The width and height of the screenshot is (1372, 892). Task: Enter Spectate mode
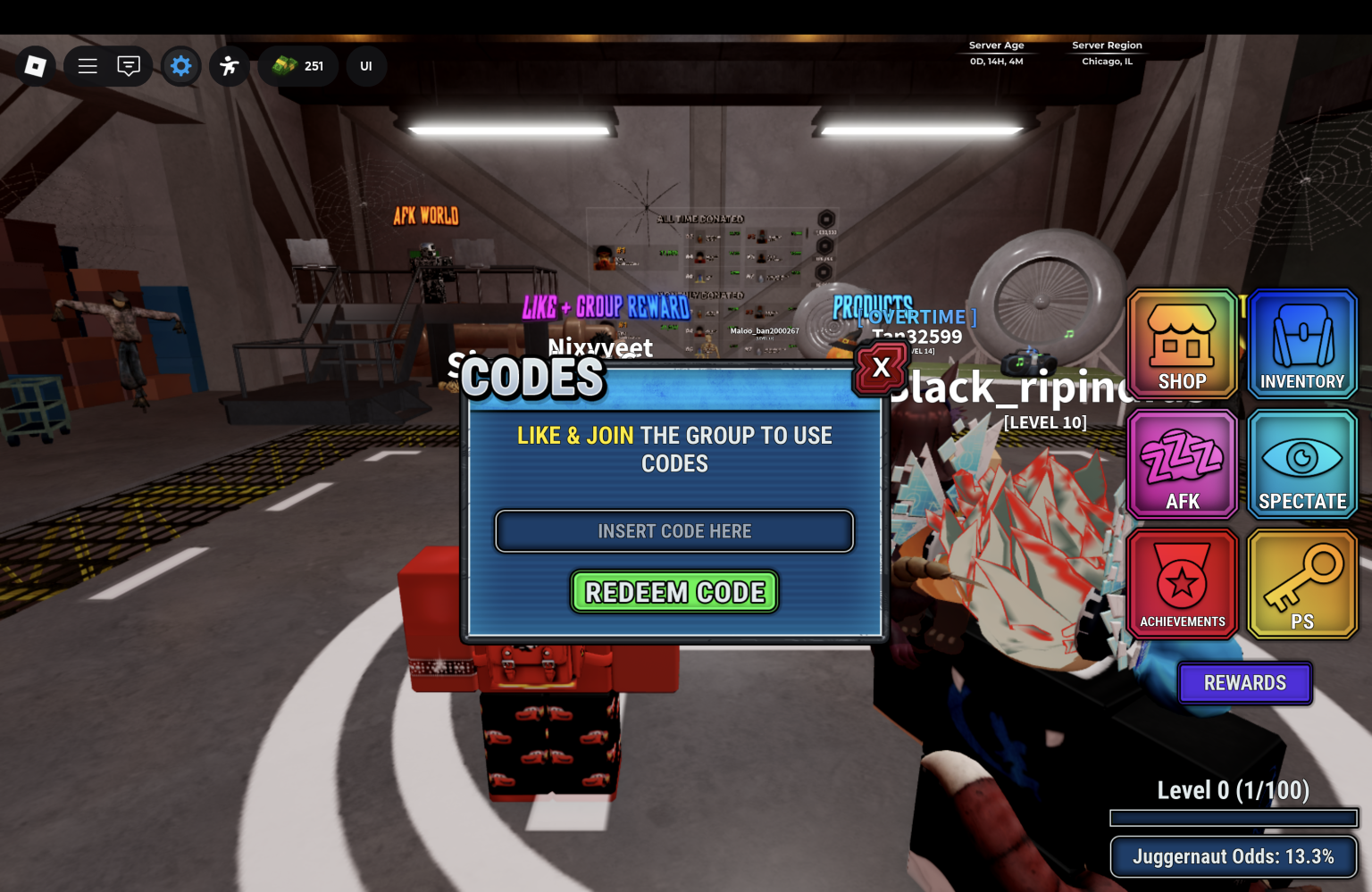tap(1302, 464)
